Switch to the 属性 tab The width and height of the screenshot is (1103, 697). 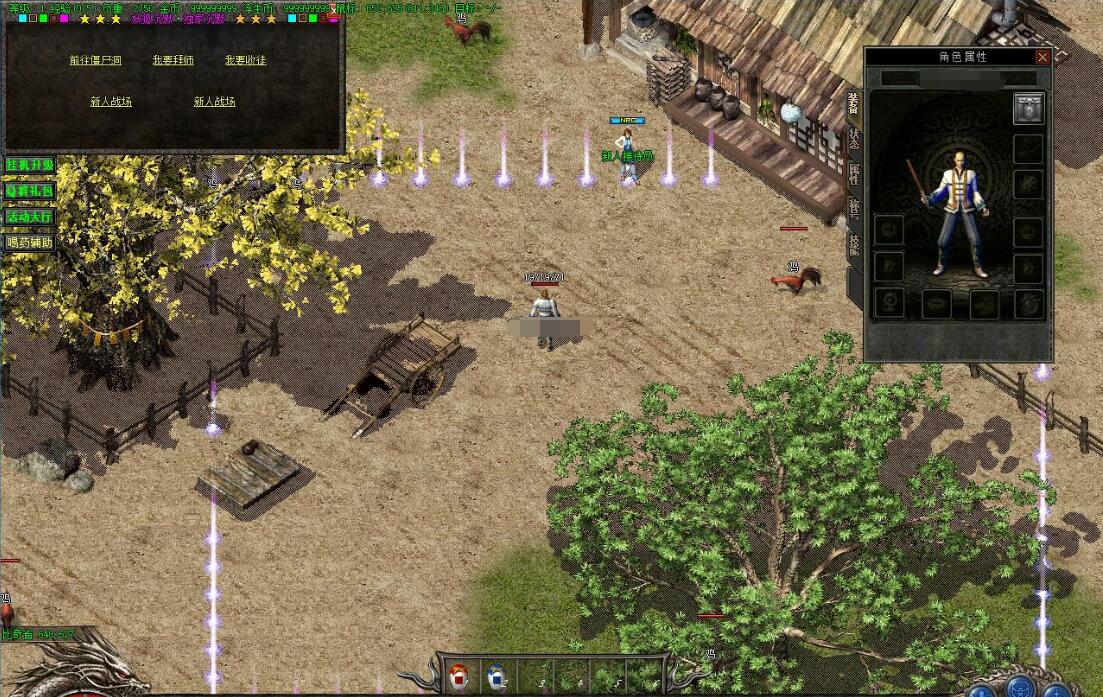[x=854, y=175]
